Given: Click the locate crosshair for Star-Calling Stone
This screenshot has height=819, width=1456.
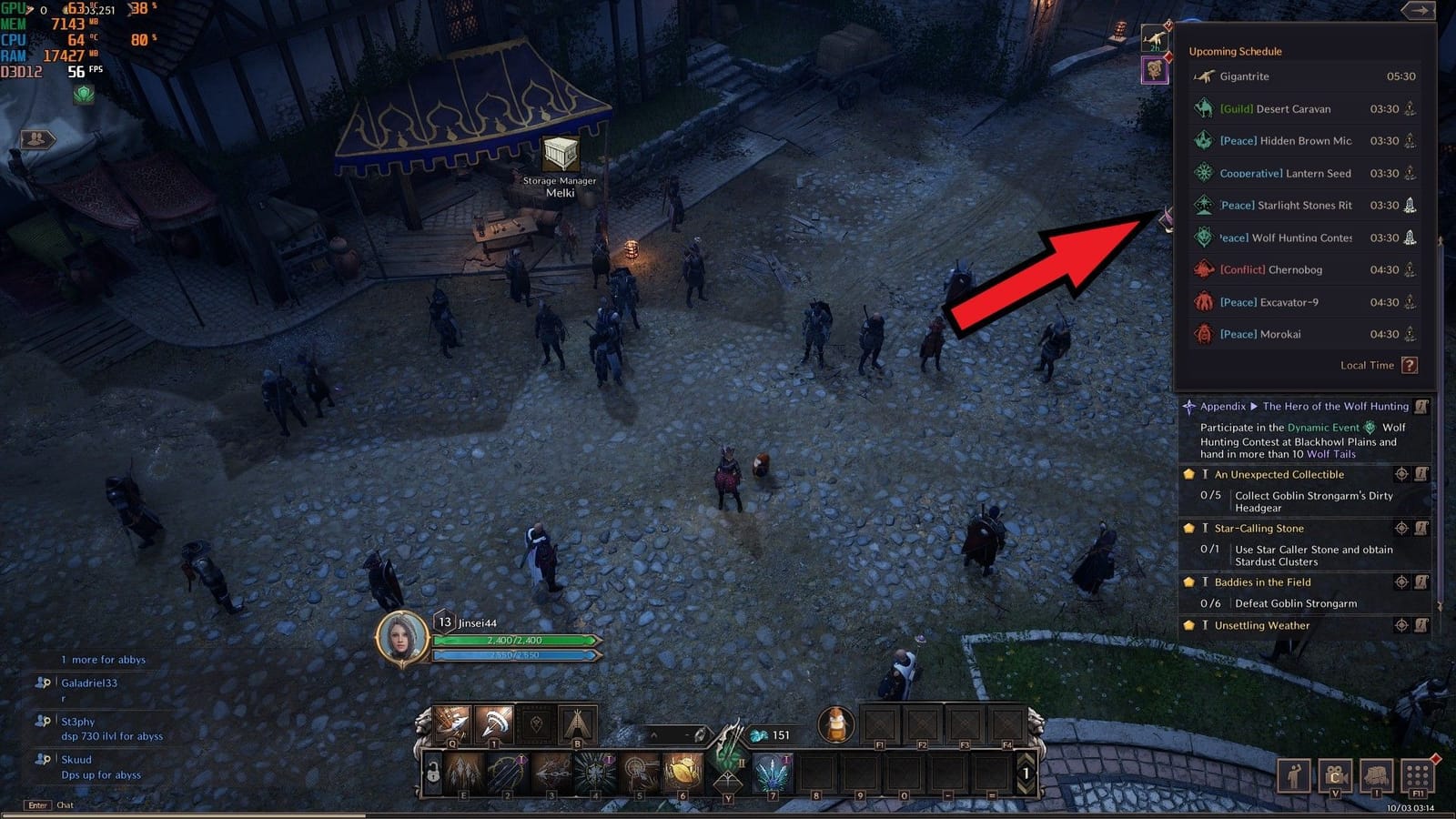Looking at the screenshot, I should pyautogui.click(x=1401, y=528).
